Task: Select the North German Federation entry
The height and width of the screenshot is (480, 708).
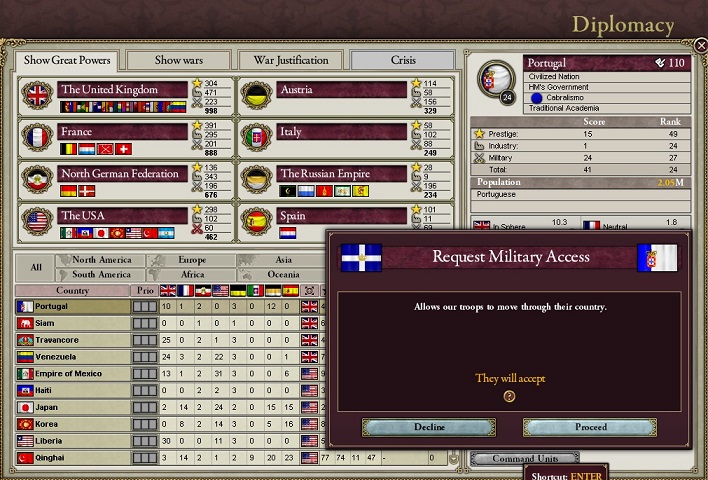Action: click(122, 174)
